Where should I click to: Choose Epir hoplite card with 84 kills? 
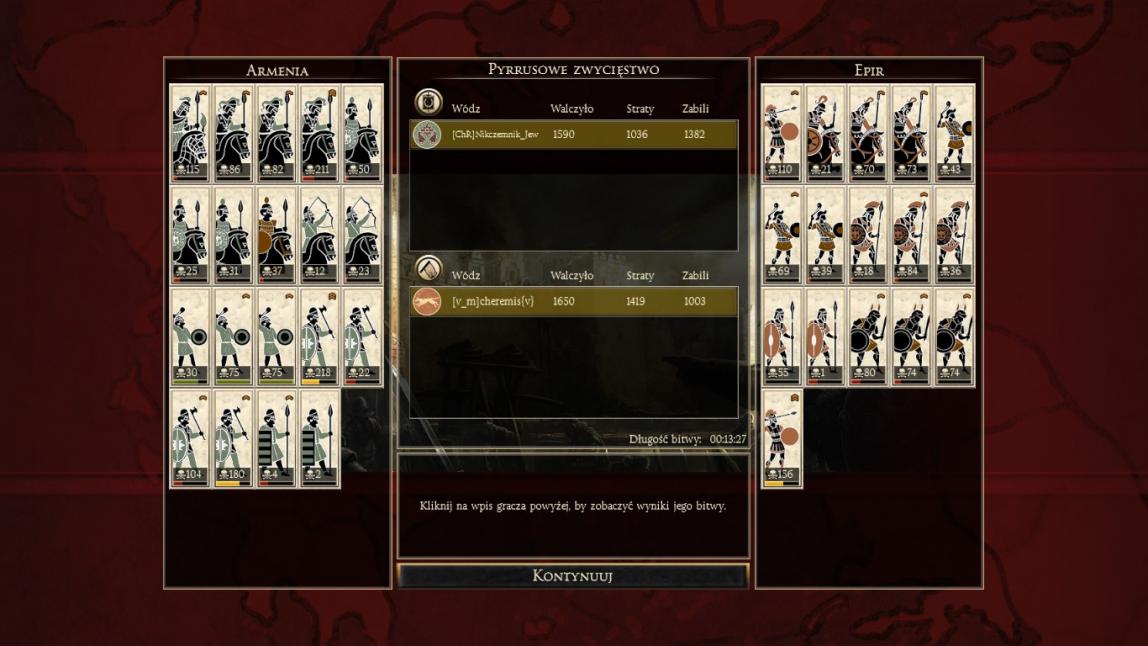tap(911, 235)
